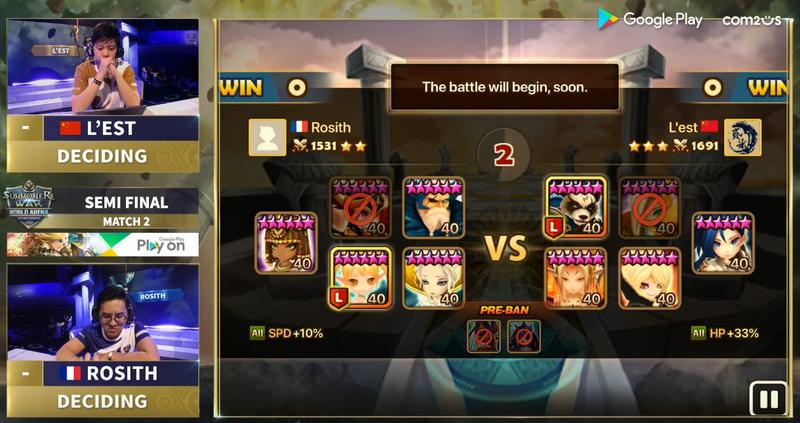Inspect the left pre-ban monster slot

[485, 336]
